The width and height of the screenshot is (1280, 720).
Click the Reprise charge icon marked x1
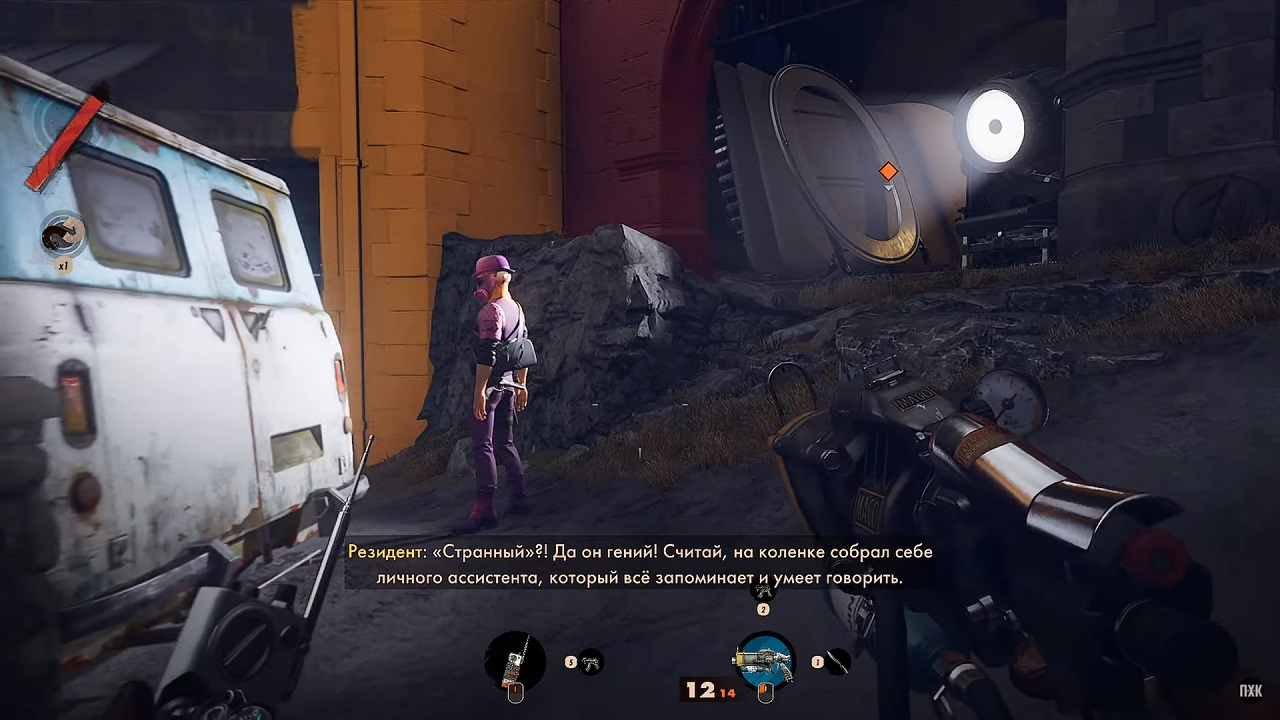point(63,234)
